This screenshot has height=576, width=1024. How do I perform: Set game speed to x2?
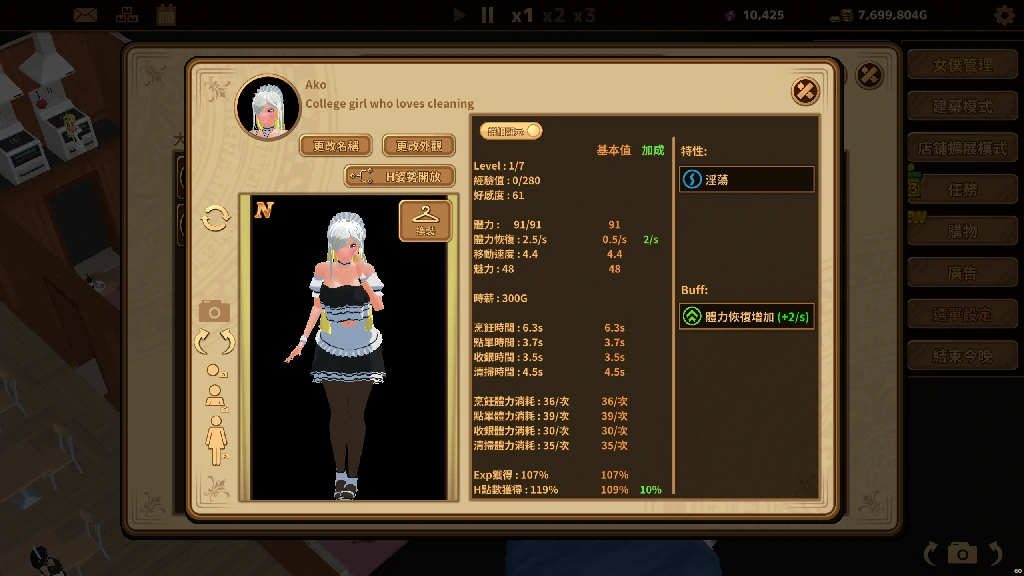pos(553,15)
